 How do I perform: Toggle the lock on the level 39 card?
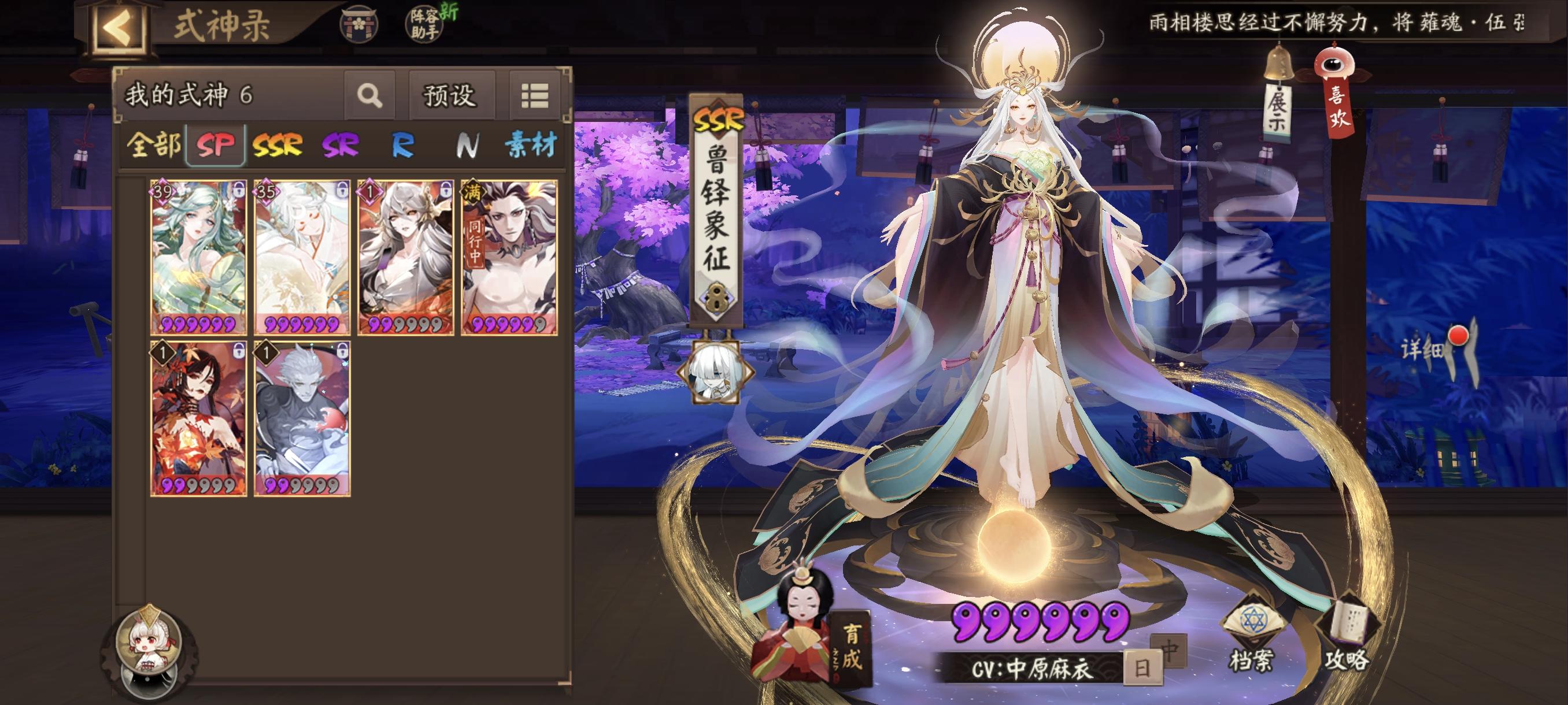[238, 188]
